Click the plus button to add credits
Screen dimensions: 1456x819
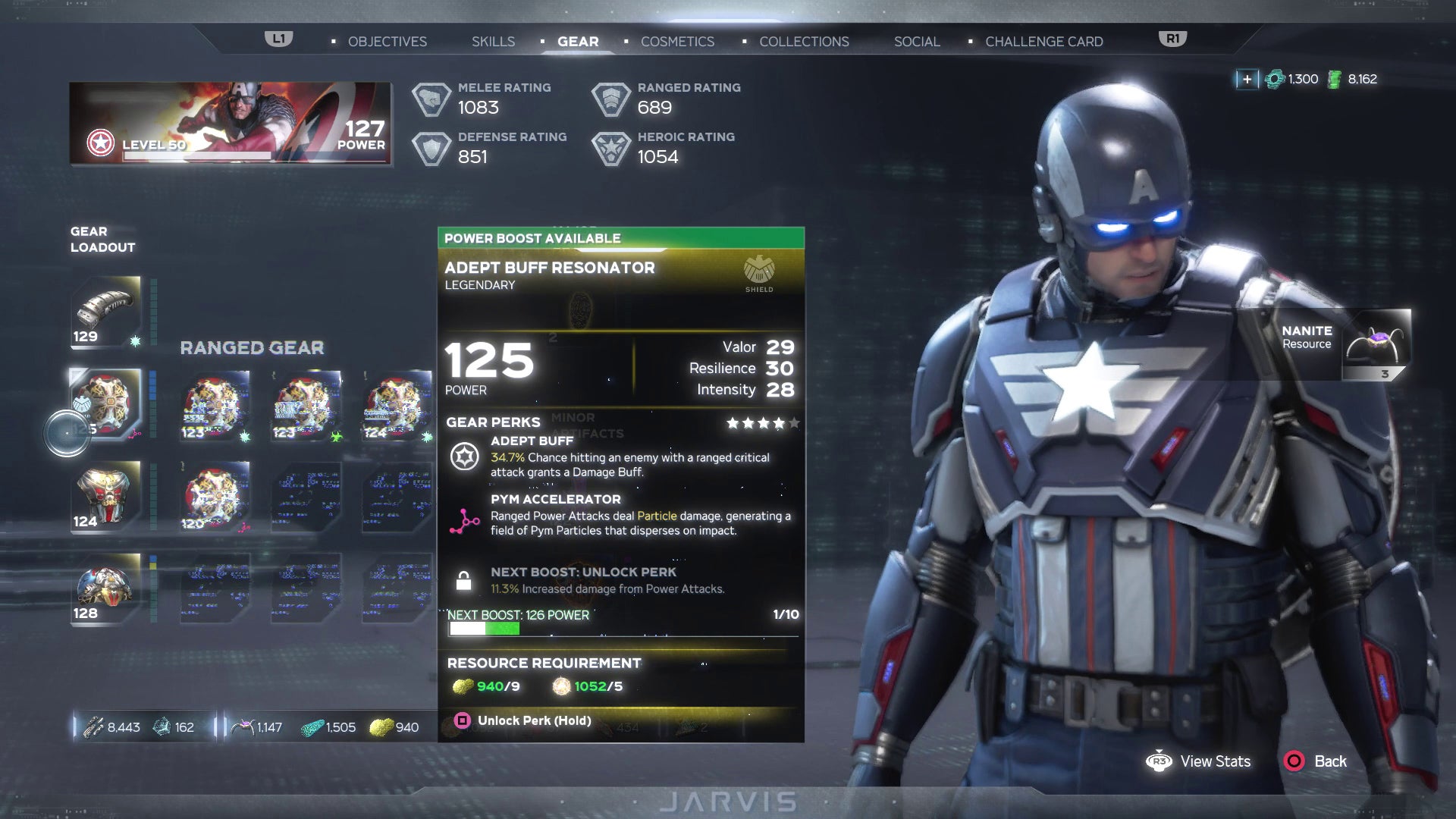1247,79
